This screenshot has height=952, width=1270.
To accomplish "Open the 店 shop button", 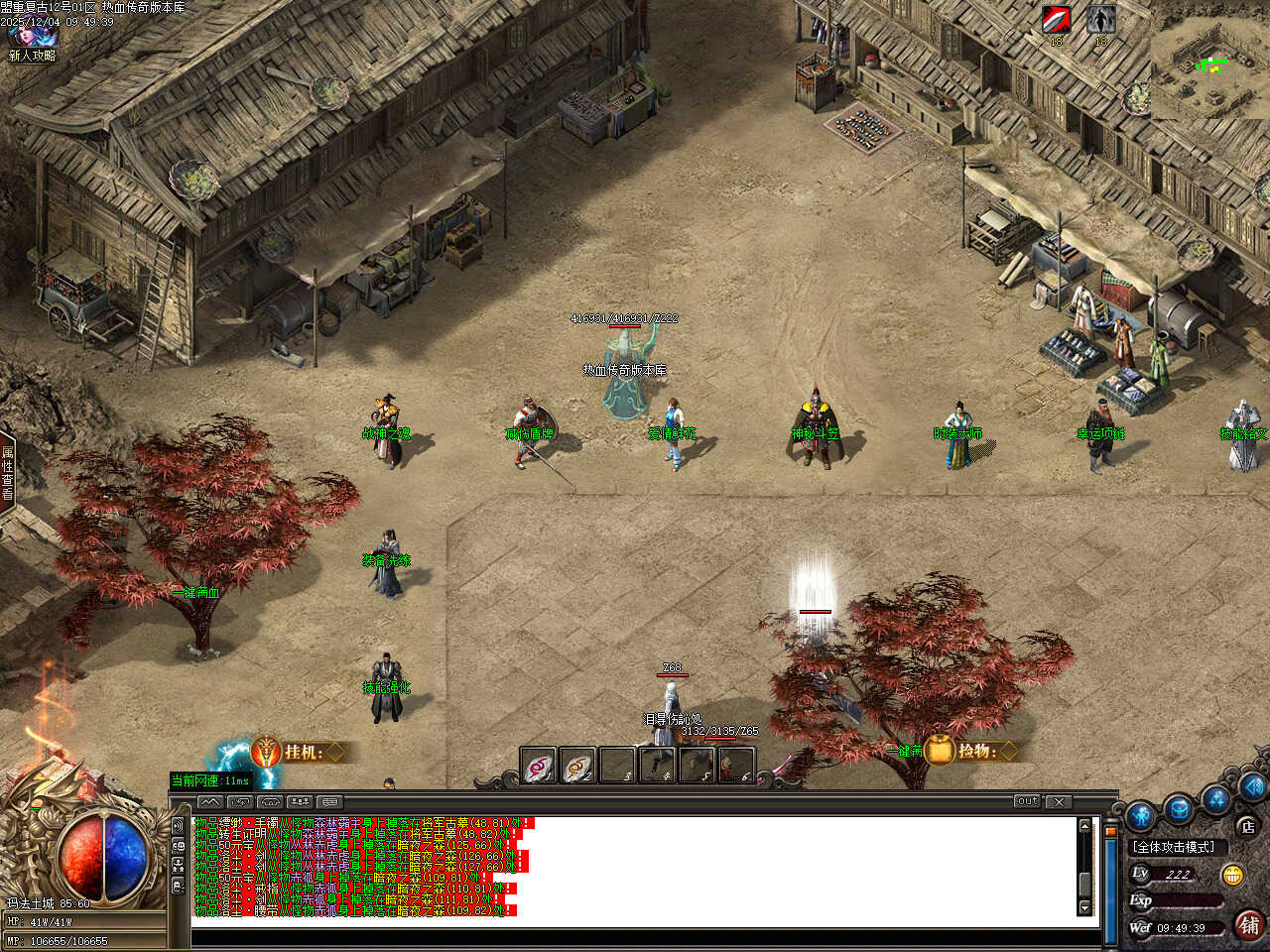I will point(1247,825).
